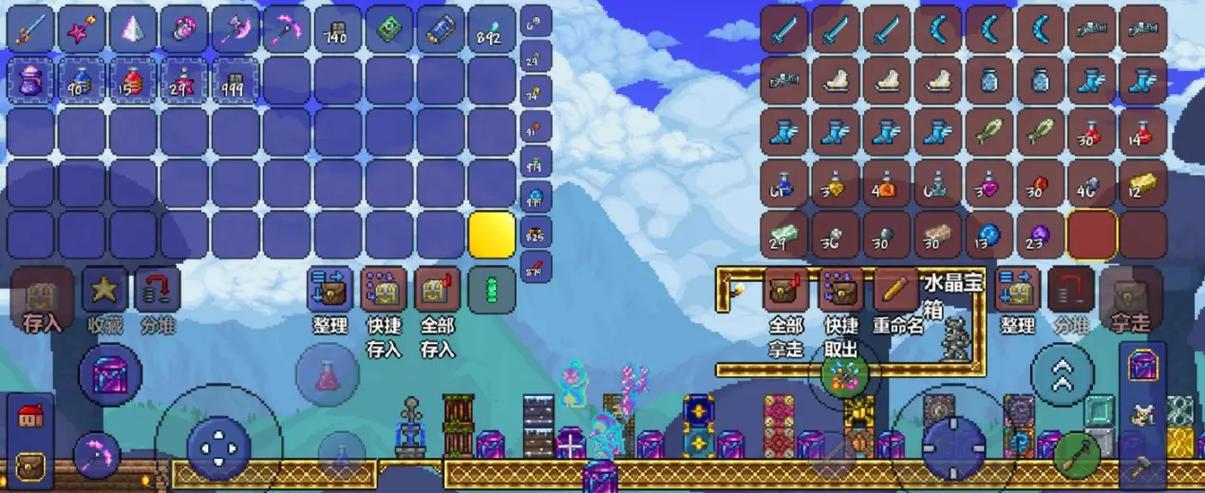
Task: Use the red quick-heal potion button
Action: tap(327, 376)
